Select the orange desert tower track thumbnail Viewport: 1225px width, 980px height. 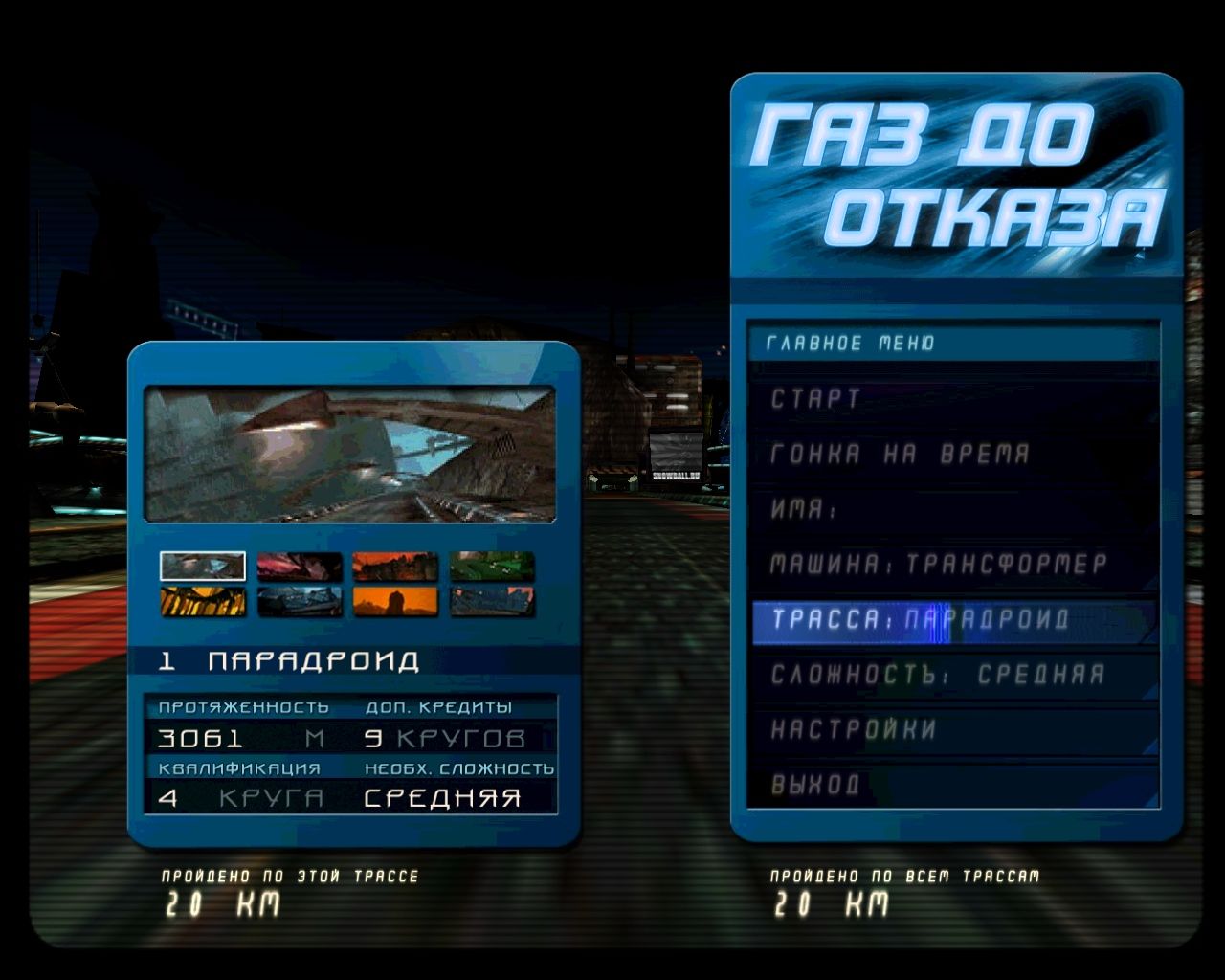[396, 603]
